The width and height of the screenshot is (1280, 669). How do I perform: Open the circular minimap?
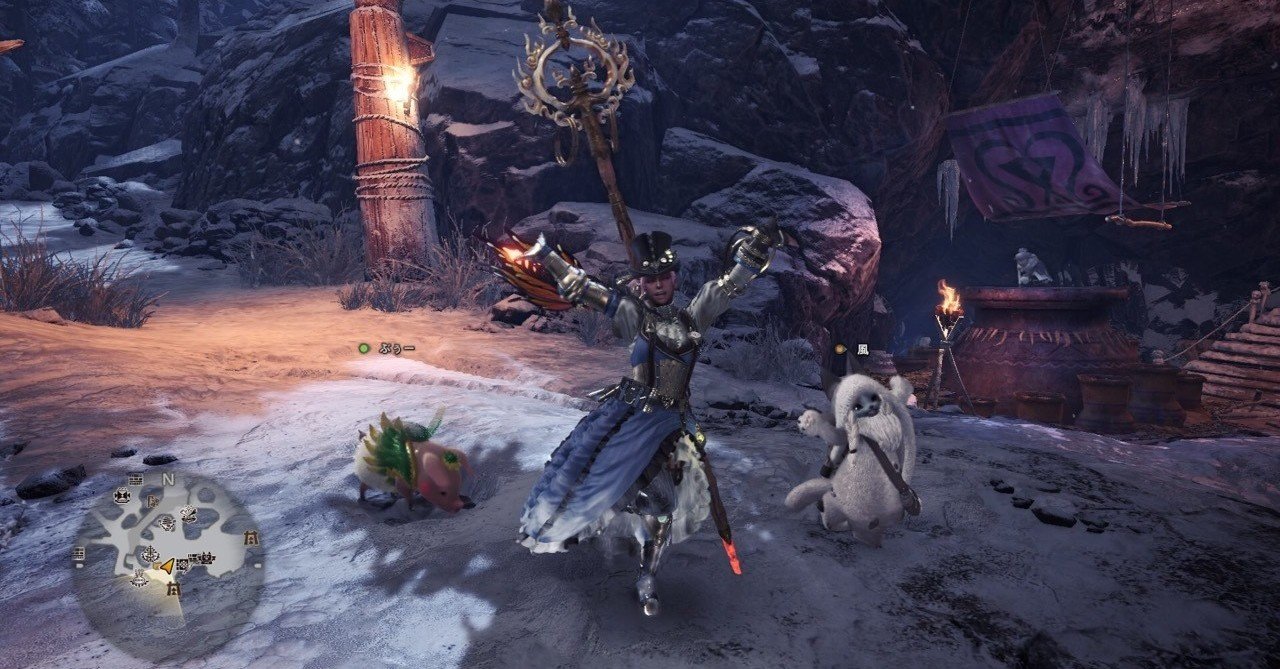[167, 553]
